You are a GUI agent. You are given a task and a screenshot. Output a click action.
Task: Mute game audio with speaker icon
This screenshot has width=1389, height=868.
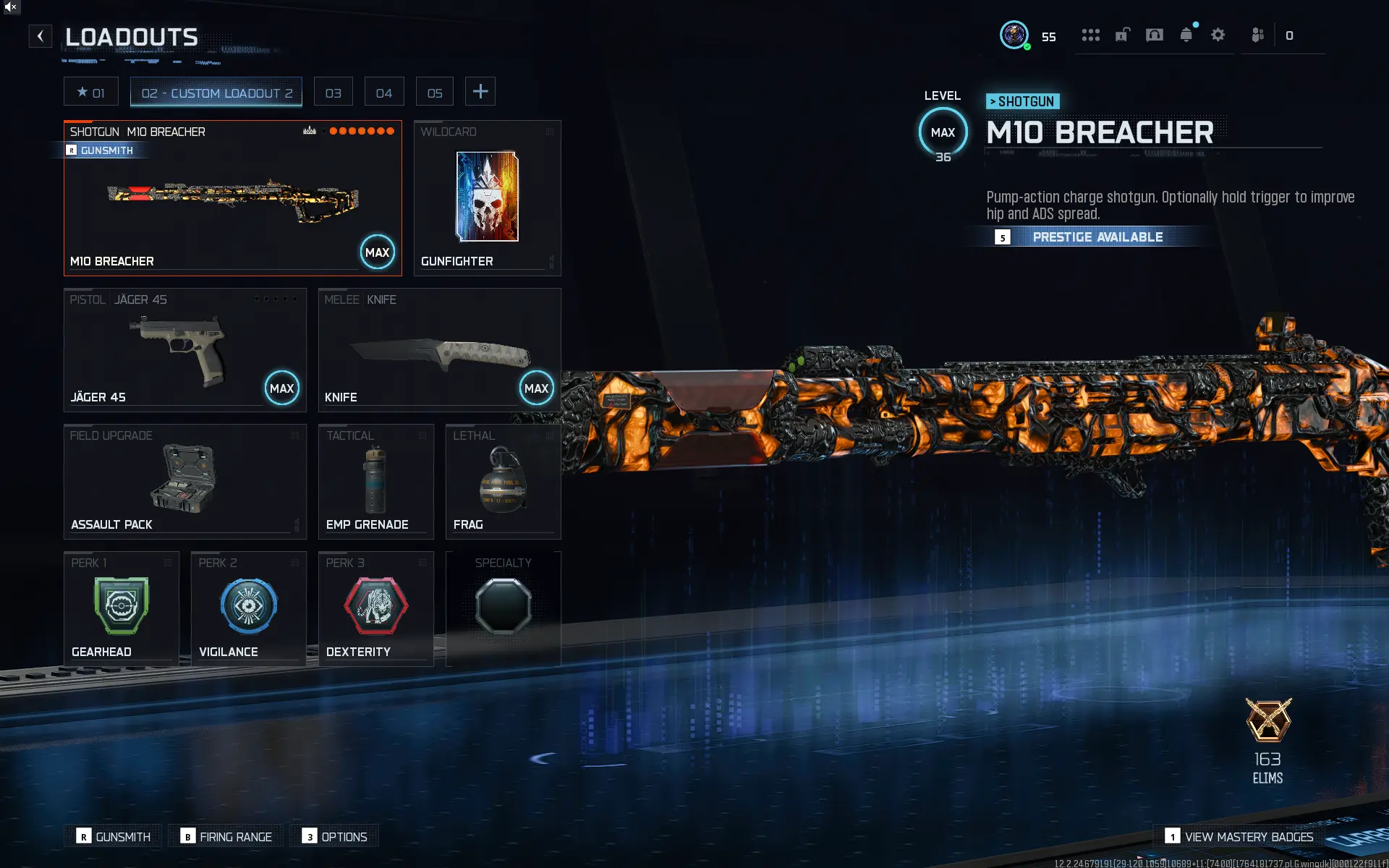(10, 7)
